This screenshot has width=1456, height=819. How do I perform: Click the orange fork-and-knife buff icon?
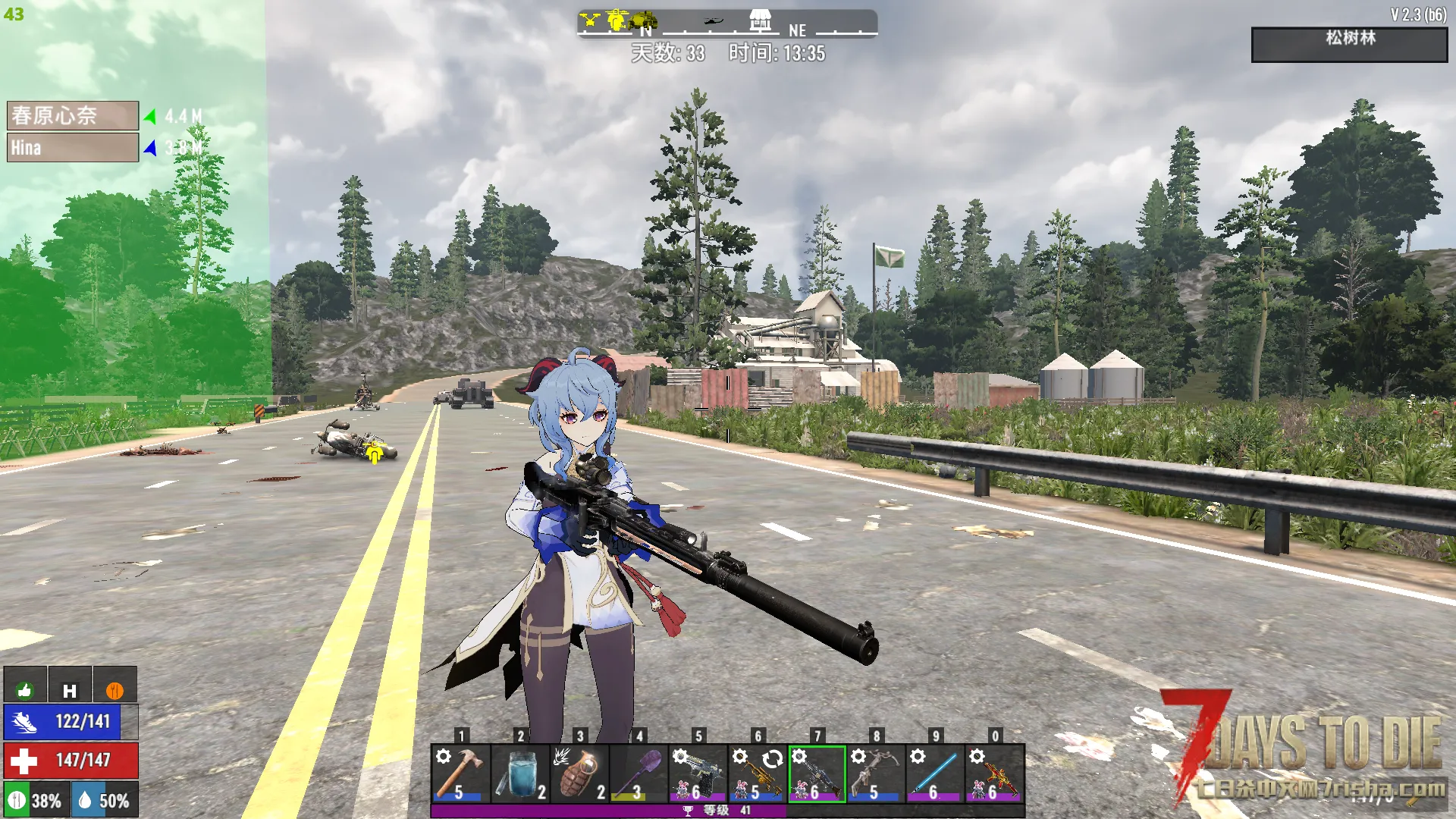(x=115, y=689)
